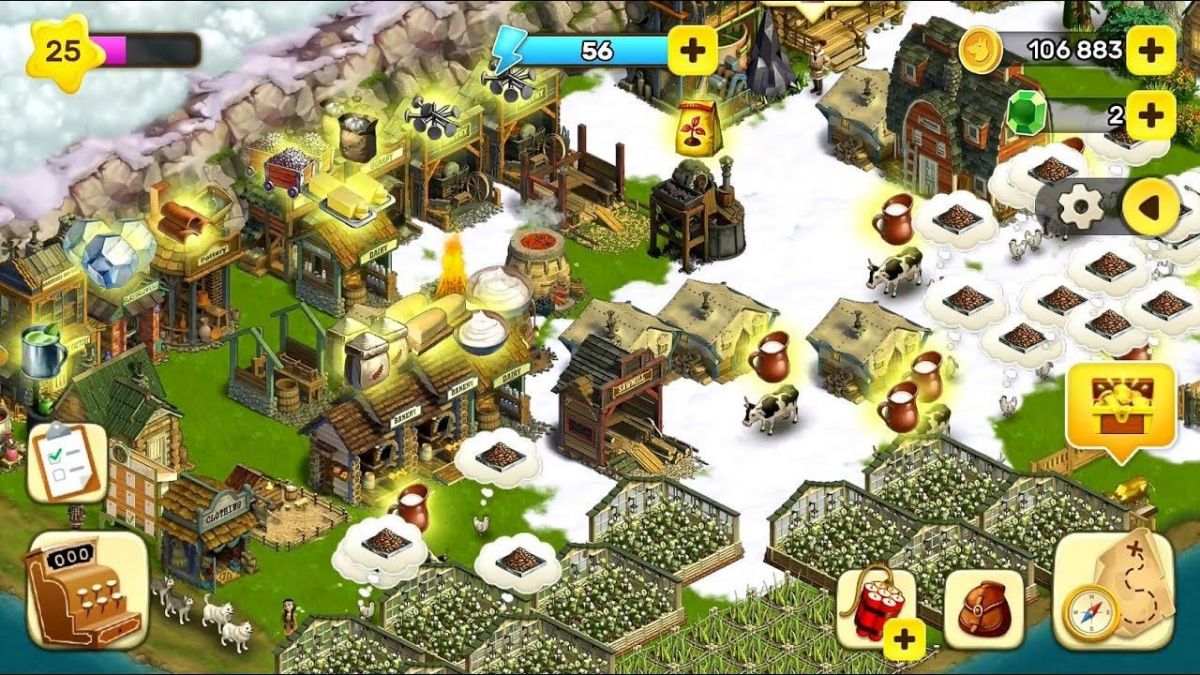Open the treasure chest offer
Viewport: 1200px width, 675px height.
tap(1120, 408)
